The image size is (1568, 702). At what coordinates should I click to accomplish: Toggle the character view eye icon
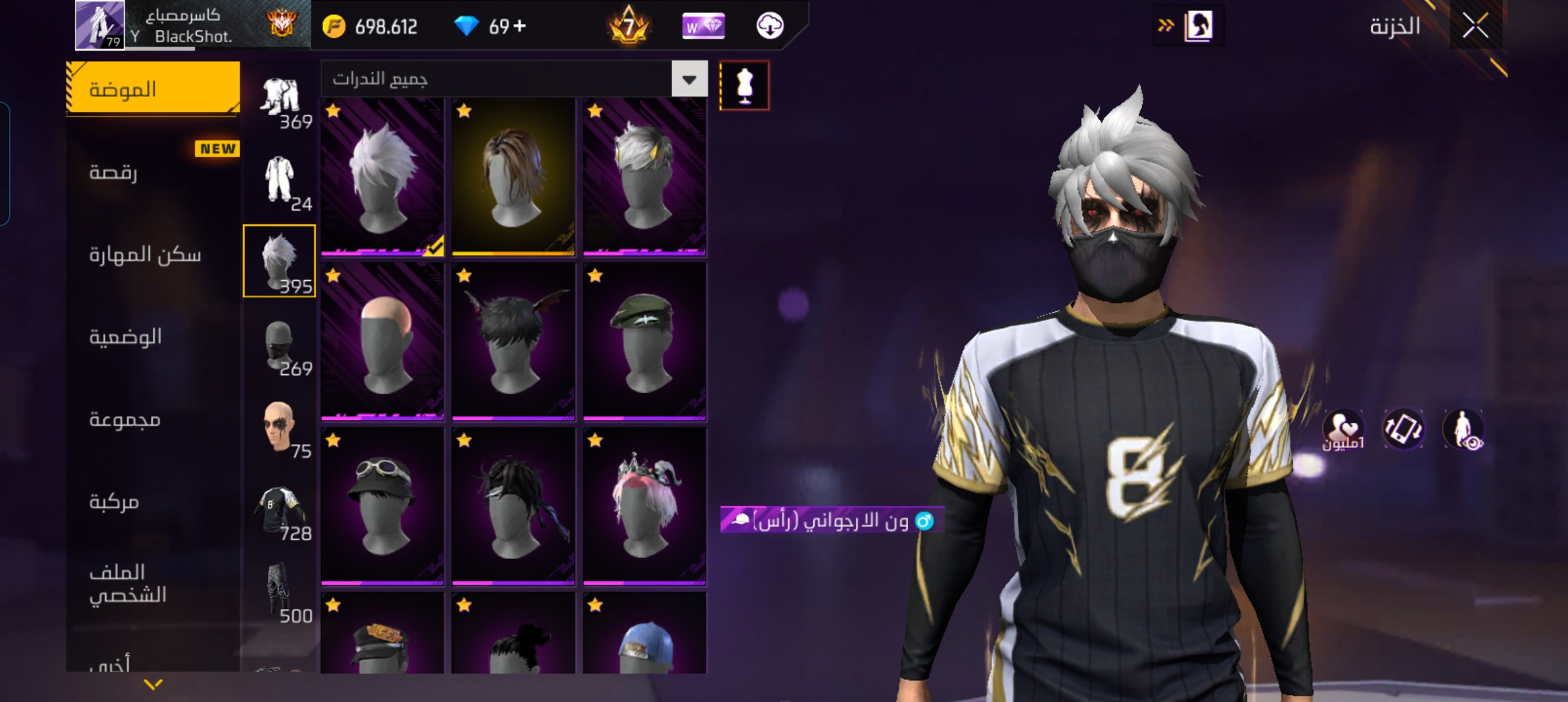(x=1463, y=430)
